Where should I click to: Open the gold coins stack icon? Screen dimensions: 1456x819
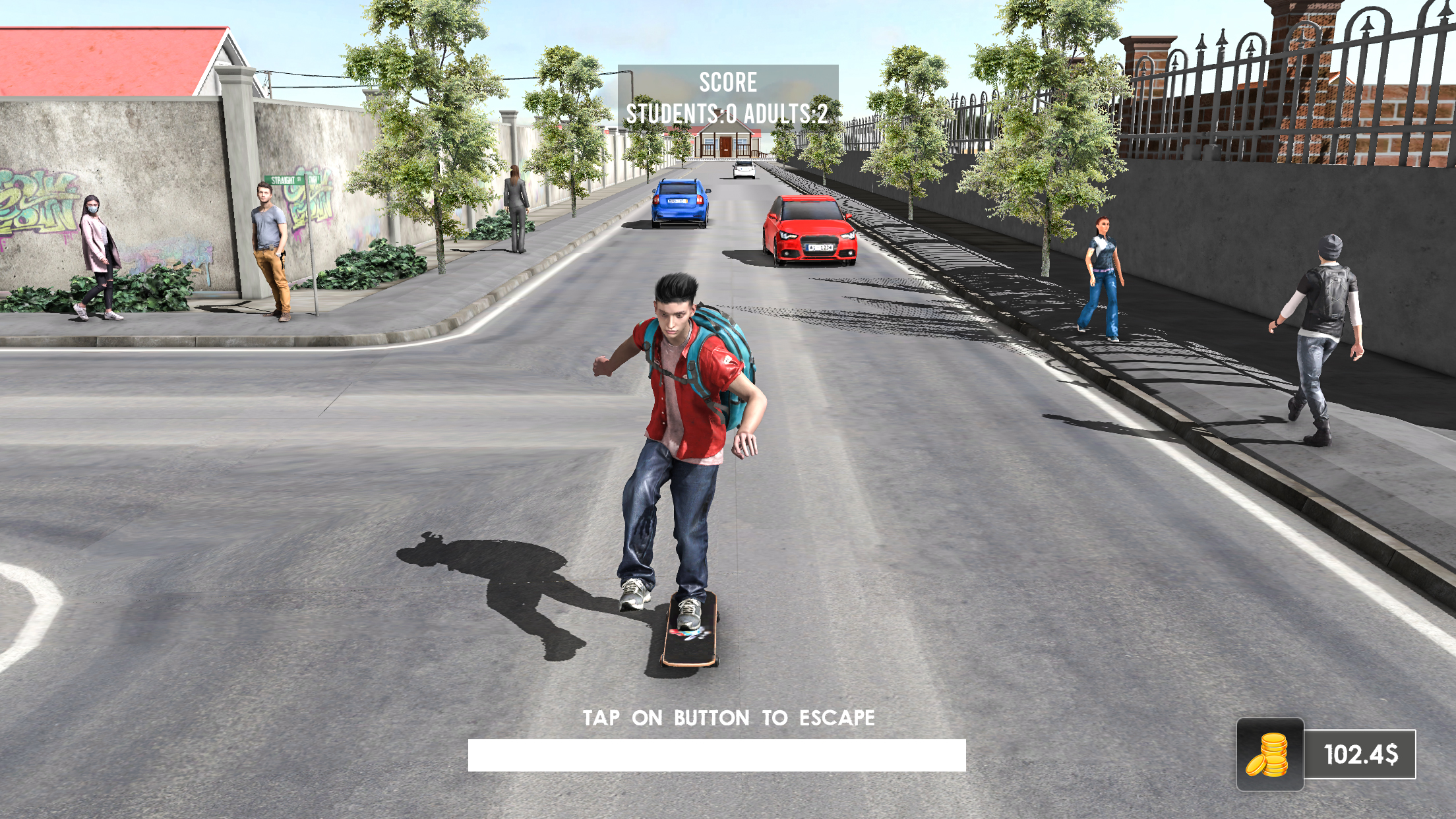[1269, 754]
